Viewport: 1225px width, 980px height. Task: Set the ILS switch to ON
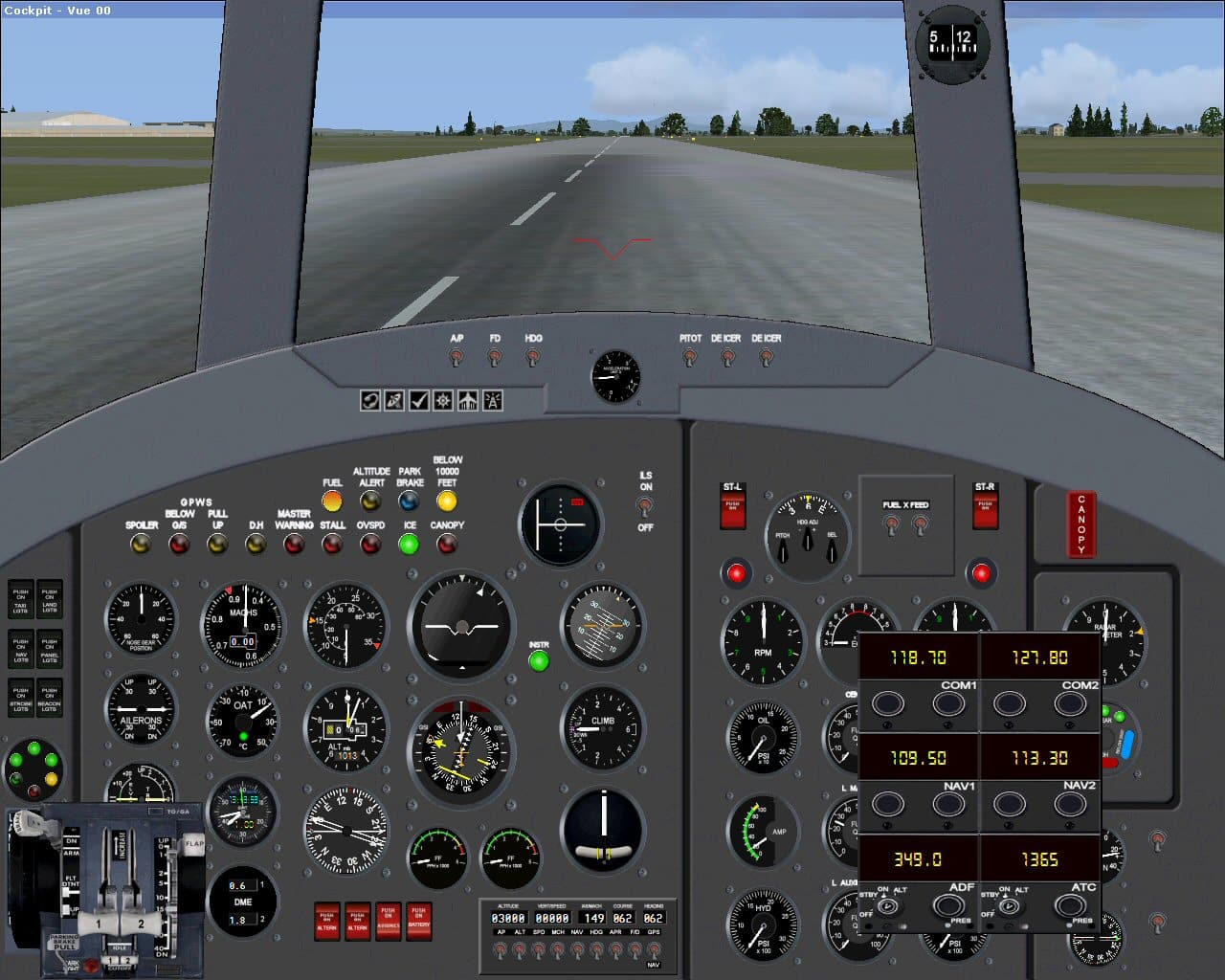(646, 505)
